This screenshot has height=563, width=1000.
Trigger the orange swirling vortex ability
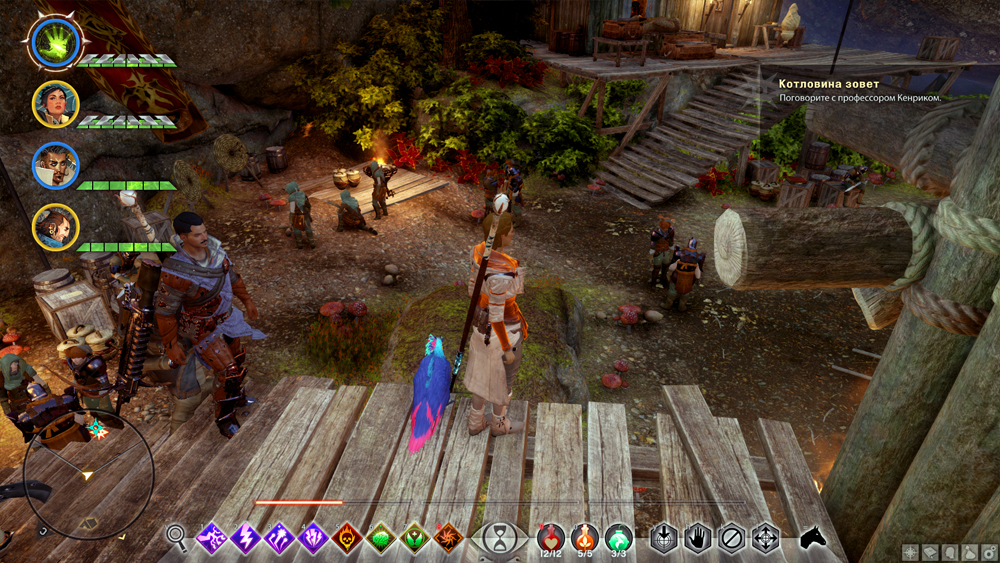pos(447,538)
